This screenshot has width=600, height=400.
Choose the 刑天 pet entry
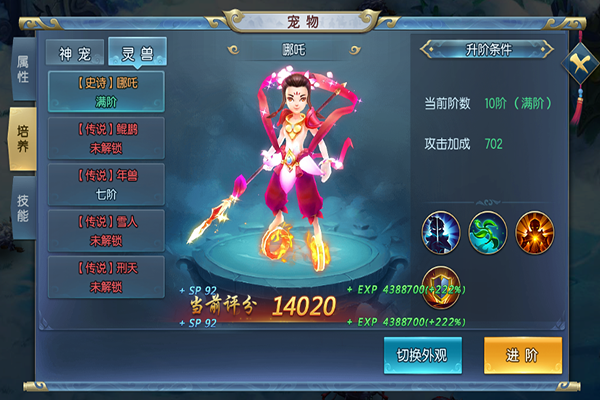point(107,277)
